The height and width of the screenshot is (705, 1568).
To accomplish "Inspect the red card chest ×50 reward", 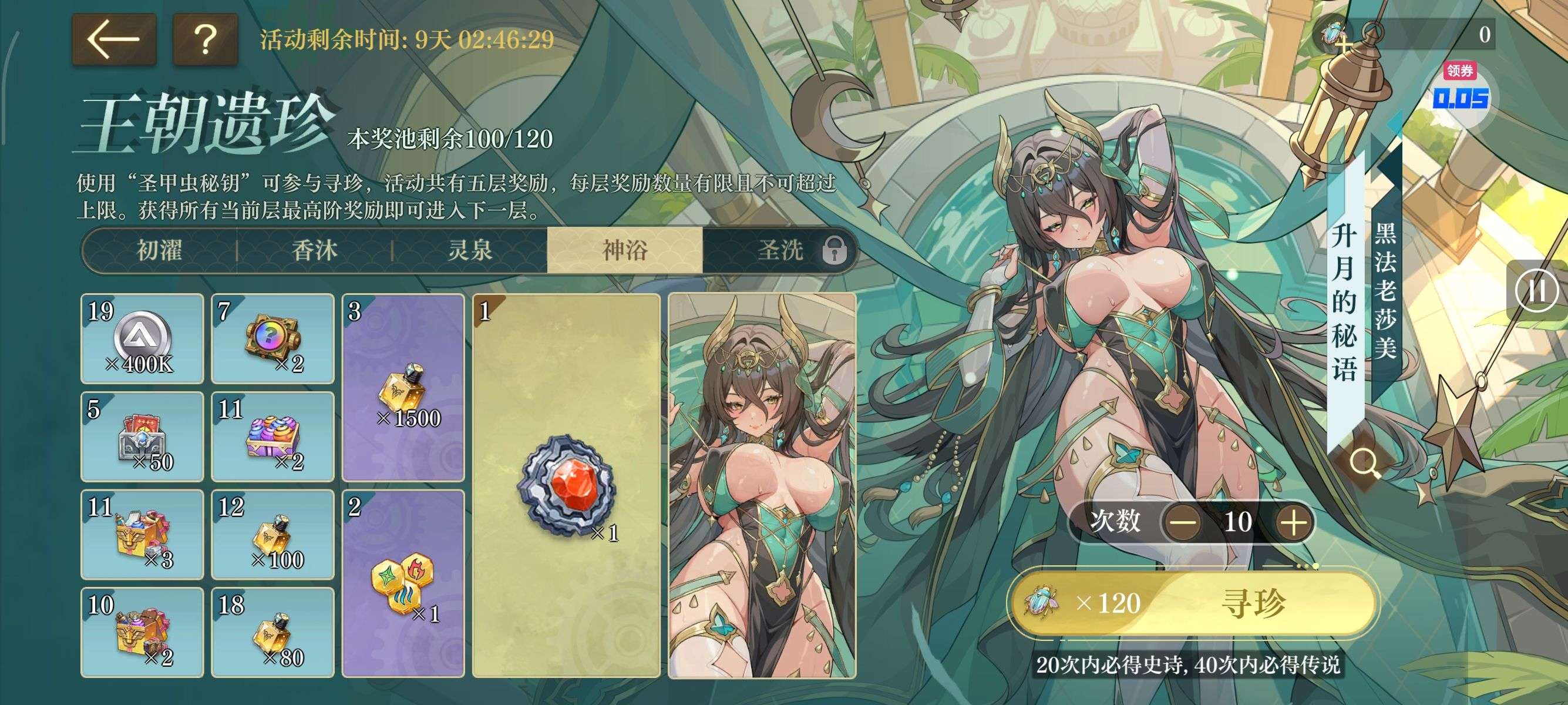I will [x=142, y=437].
